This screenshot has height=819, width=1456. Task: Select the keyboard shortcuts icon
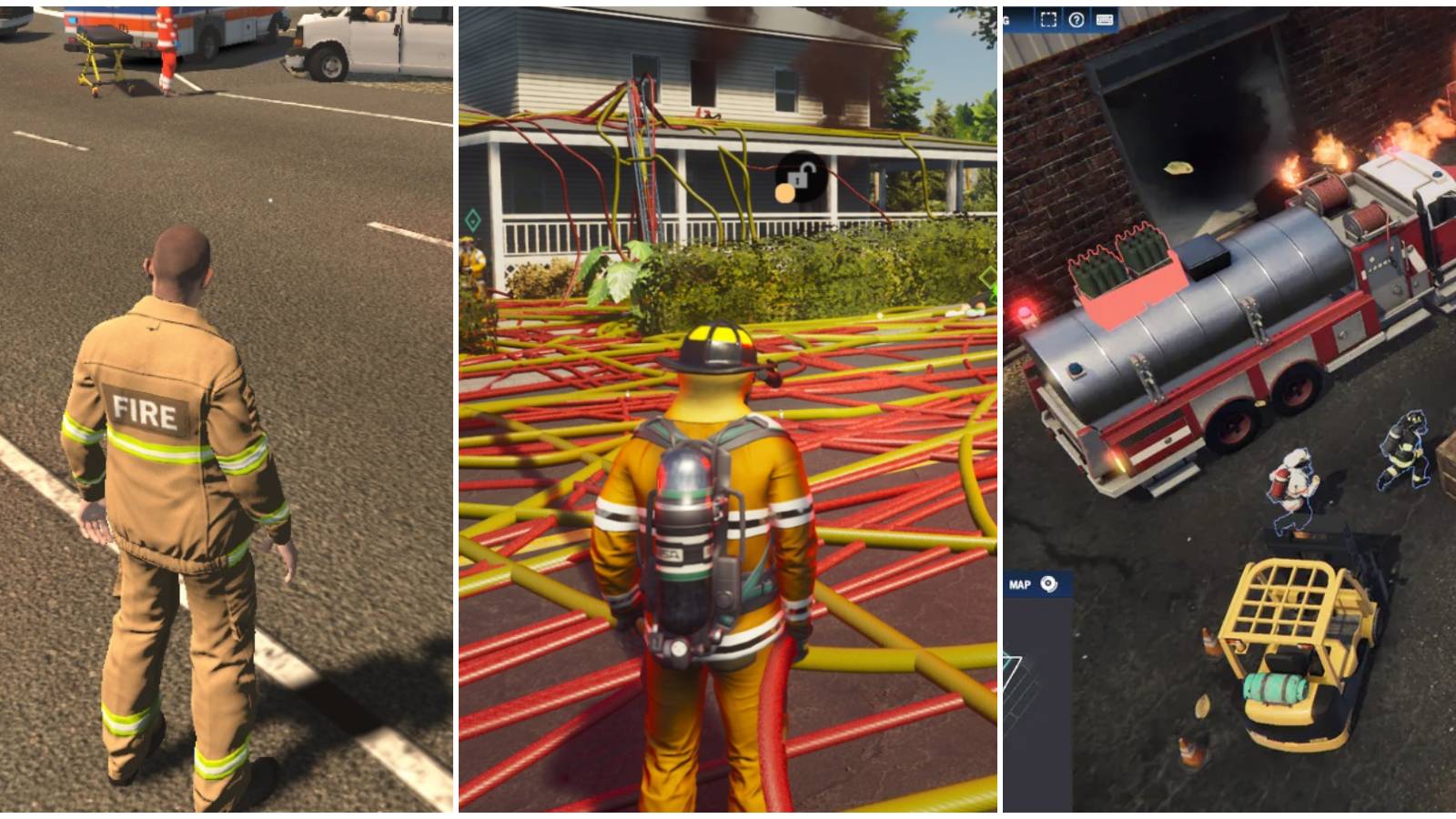click(1106, 20)
